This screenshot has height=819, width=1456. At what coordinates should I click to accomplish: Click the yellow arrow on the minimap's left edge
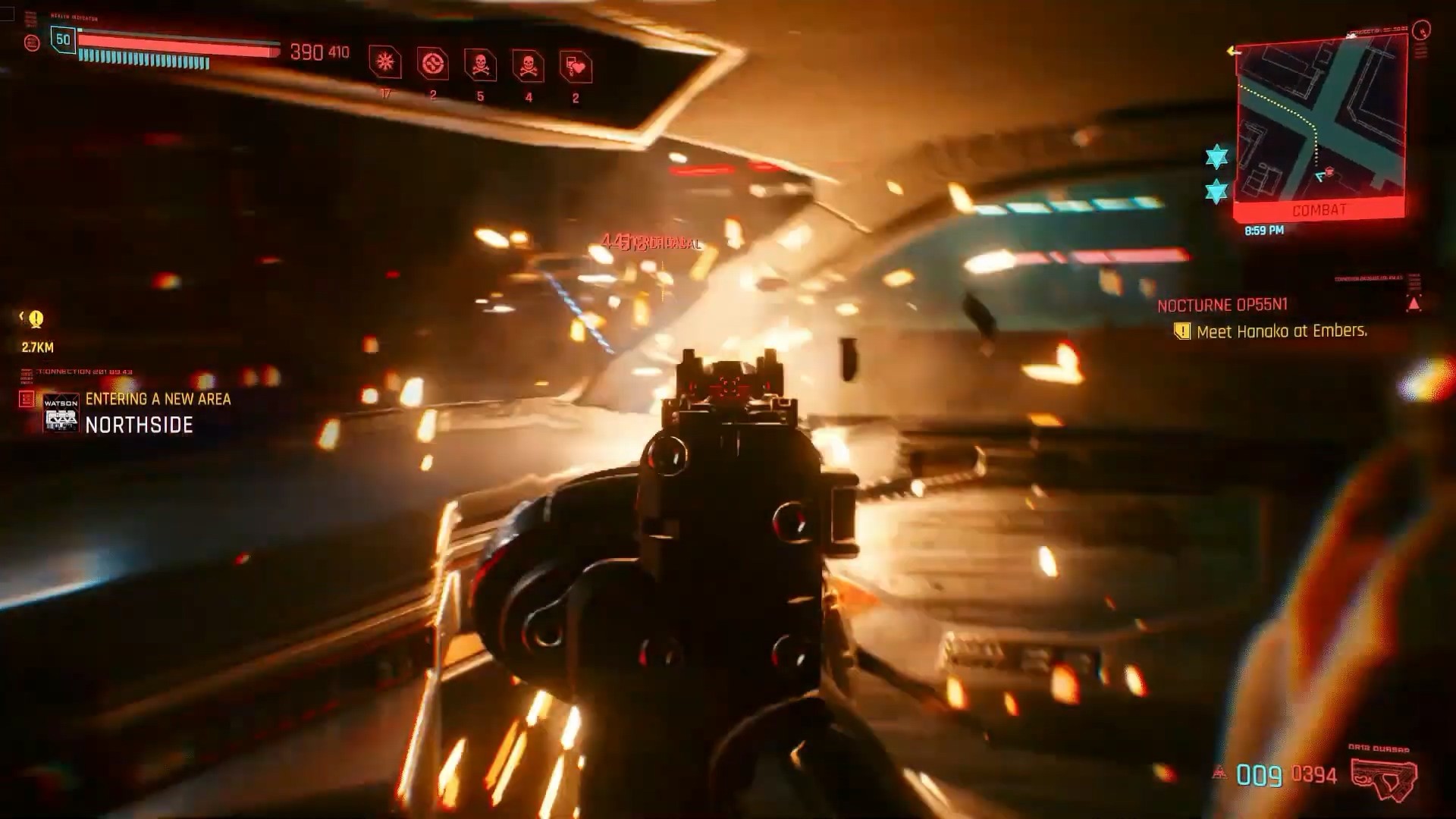[1232, 50]
